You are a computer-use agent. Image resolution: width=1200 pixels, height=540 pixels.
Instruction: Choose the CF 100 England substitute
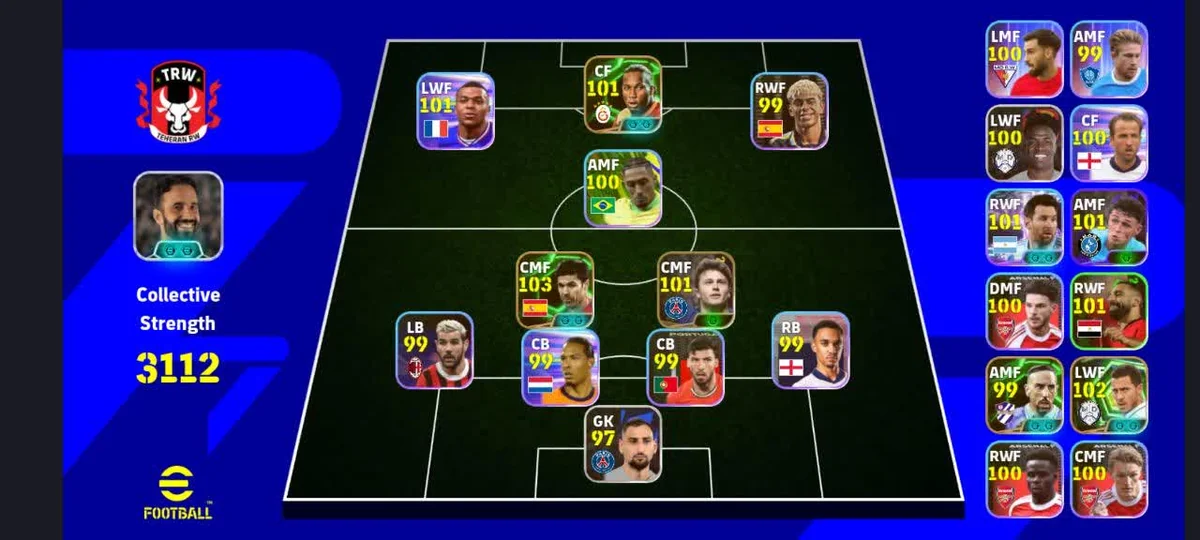click(x=1109, y=143)
